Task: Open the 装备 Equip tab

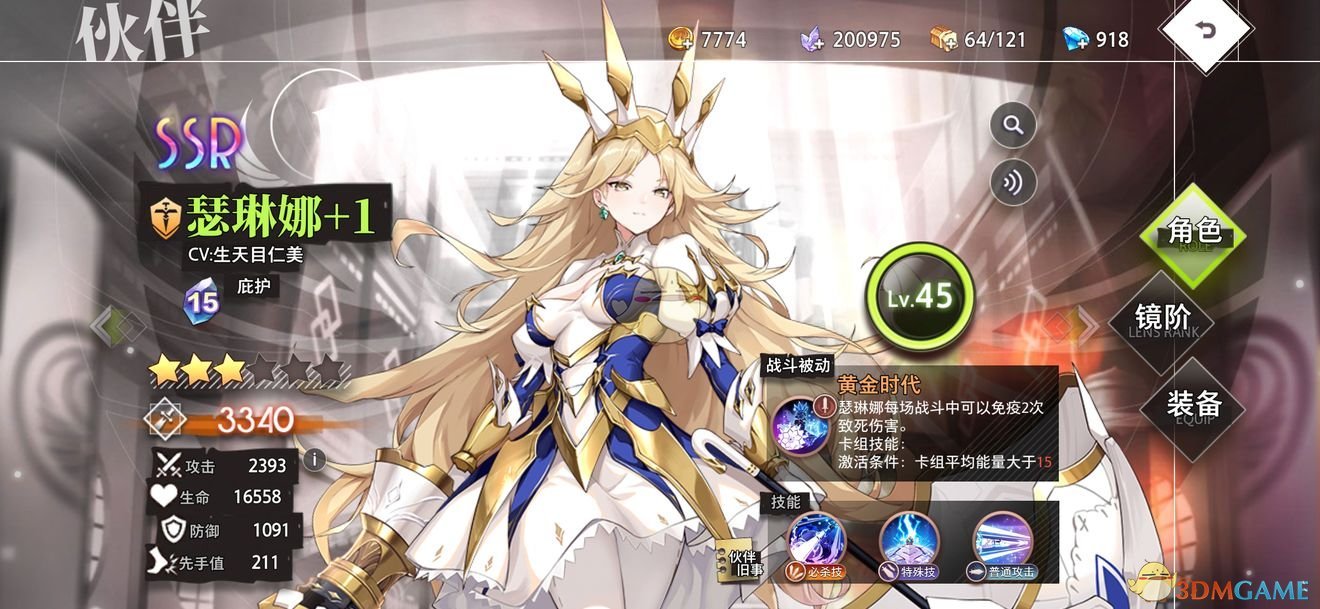Action: tap(1193, 405)
